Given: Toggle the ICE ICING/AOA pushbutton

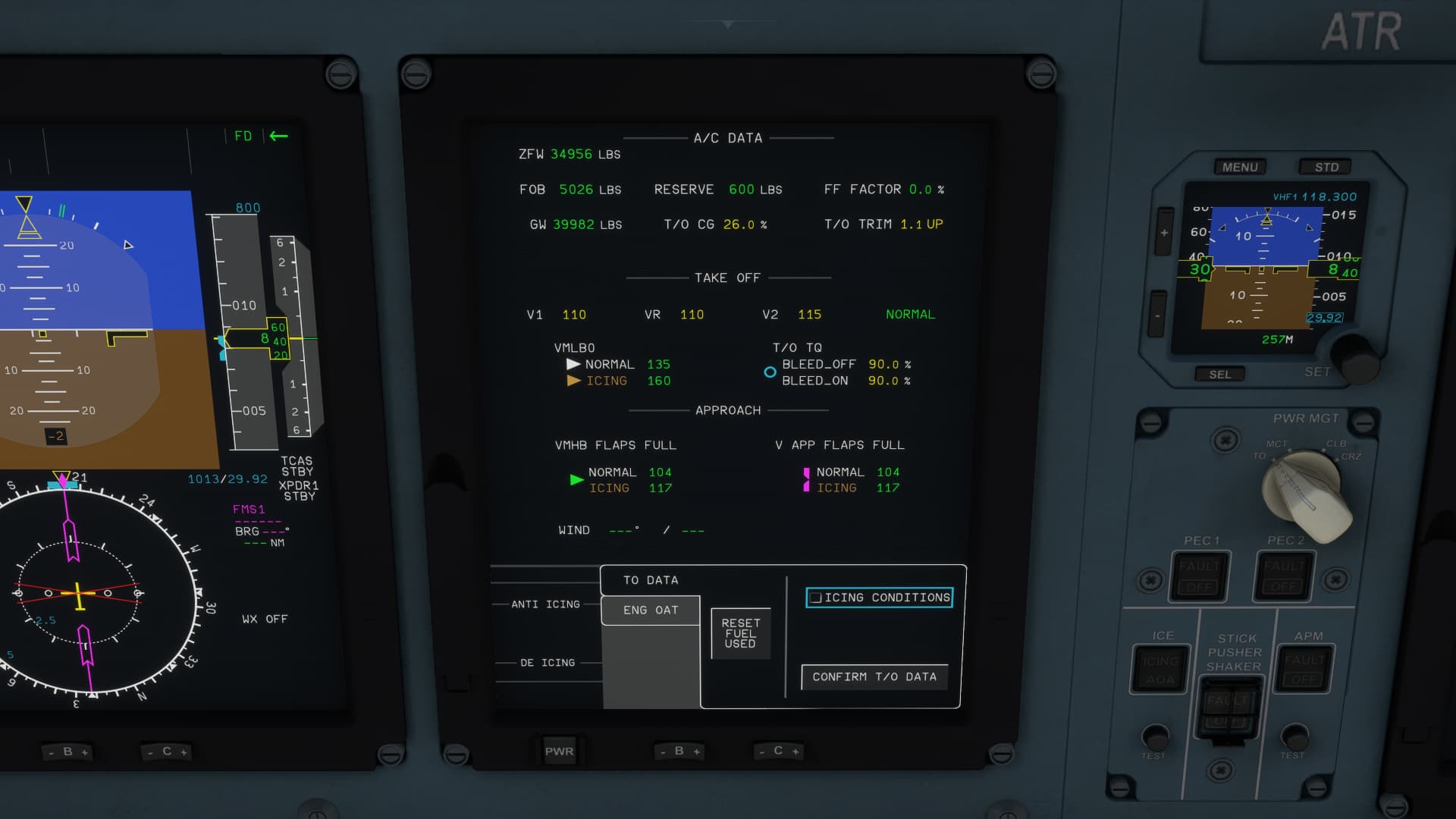Looking at the screenshot, I should coord(1159,669).
